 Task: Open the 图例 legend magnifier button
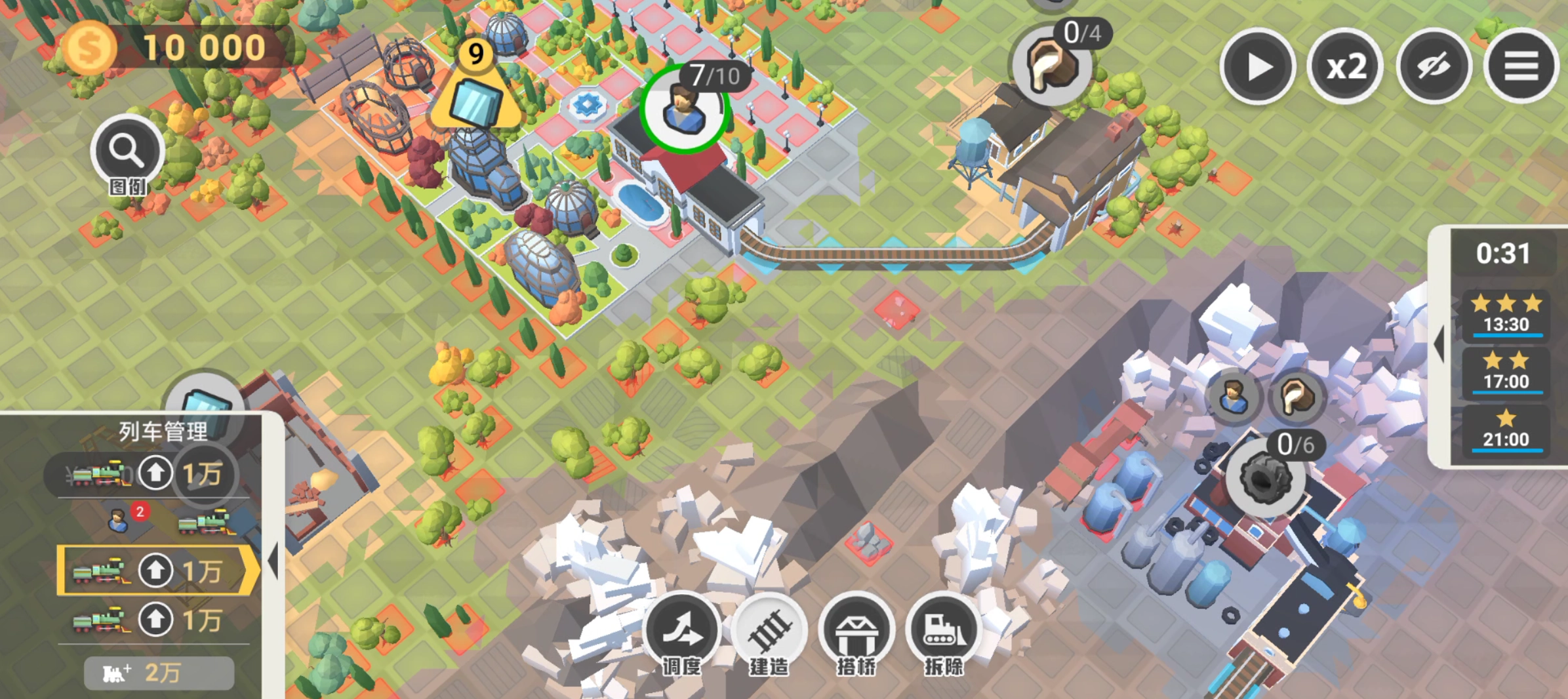click(127, 153)
